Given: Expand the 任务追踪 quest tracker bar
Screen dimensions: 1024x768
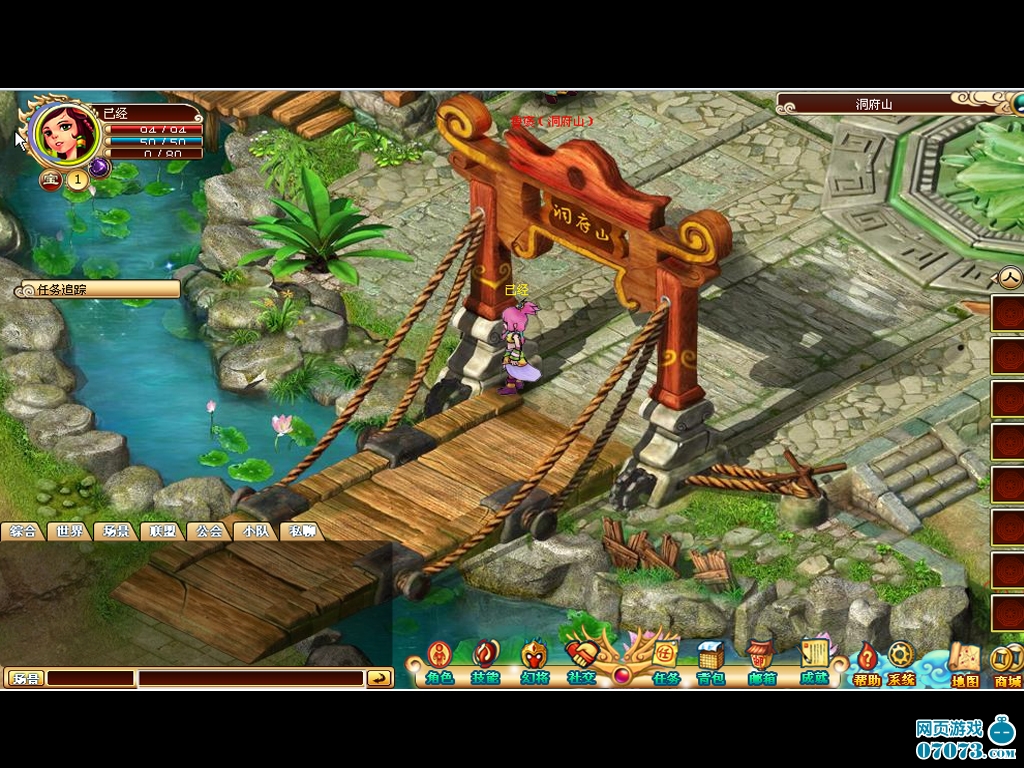Looking at the screenshot, I should 97,290.
